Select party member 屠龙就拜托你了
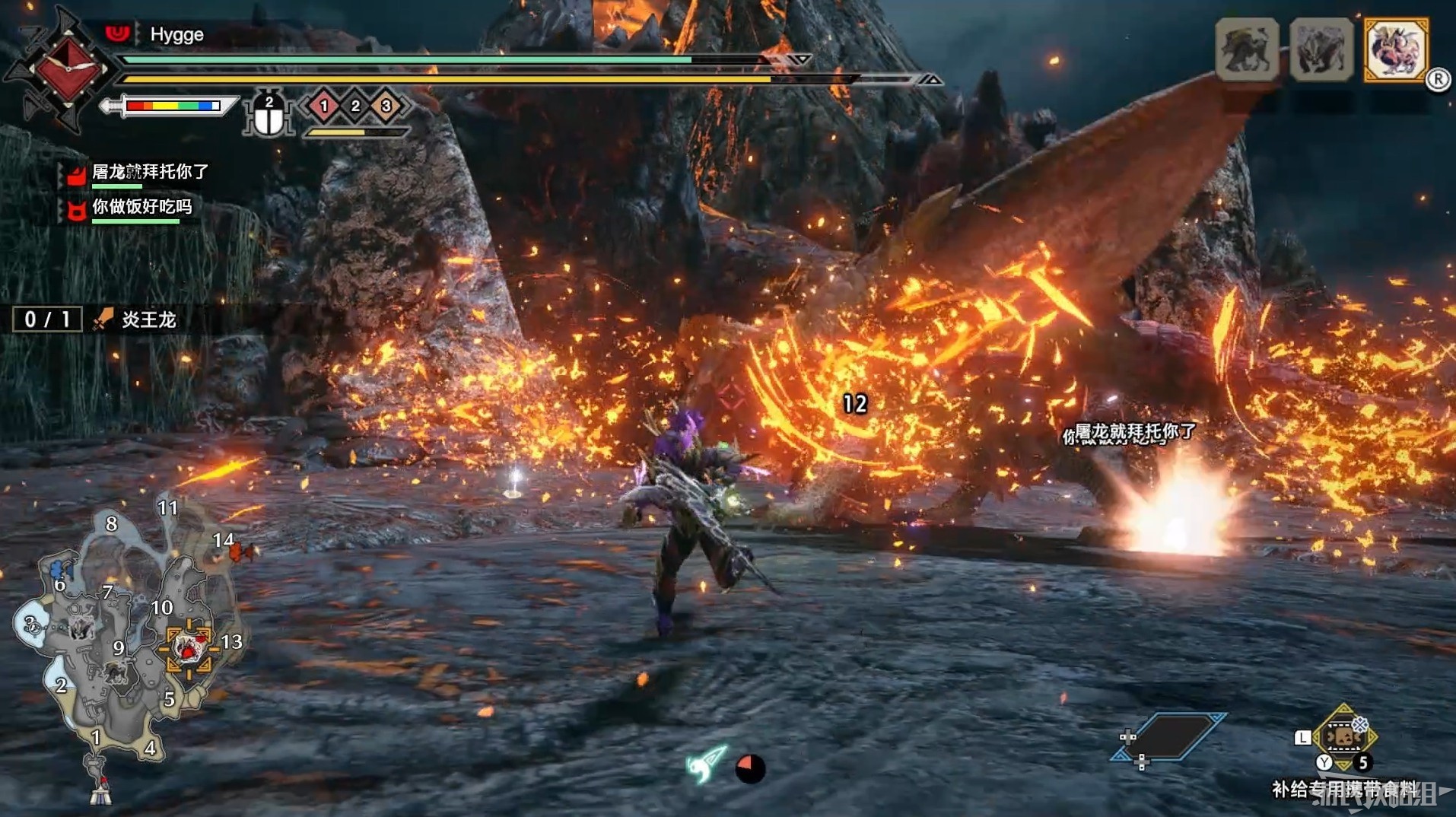Image resolution: width=1456 pixels, height=817 pixels. (x=149, y=173)
